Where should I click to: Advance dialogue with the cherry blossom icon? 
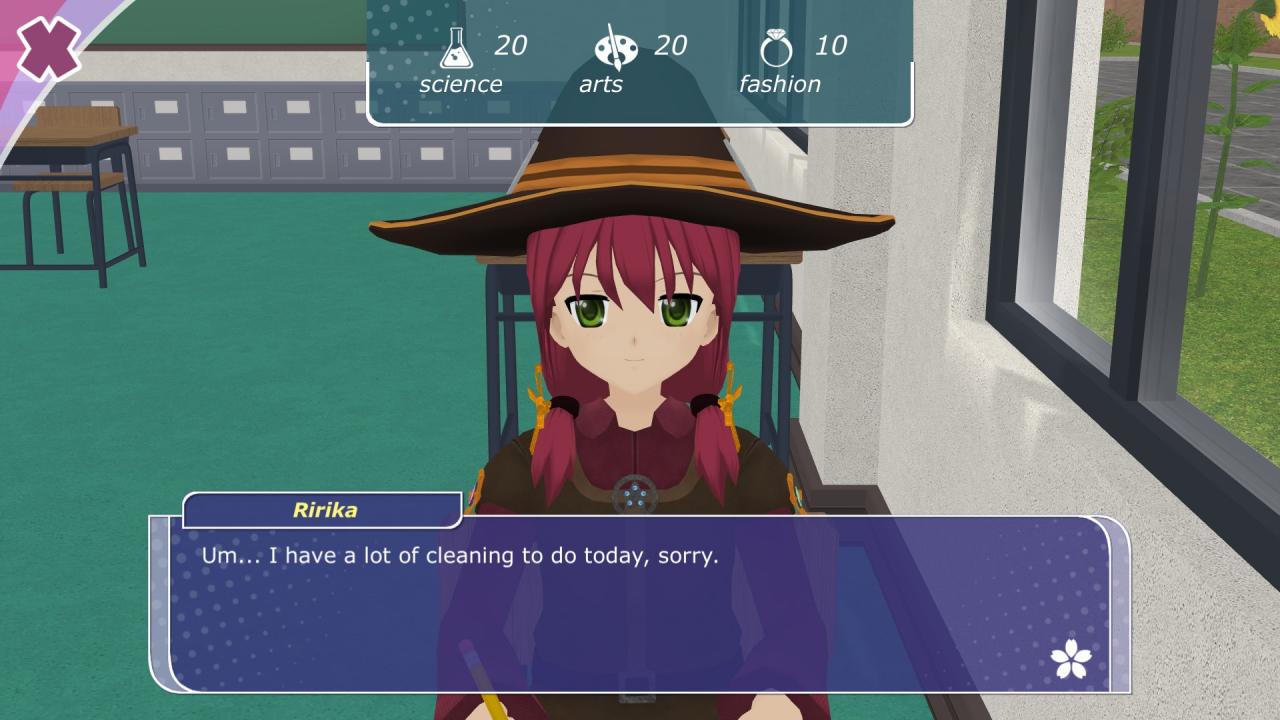[1071, 658]
